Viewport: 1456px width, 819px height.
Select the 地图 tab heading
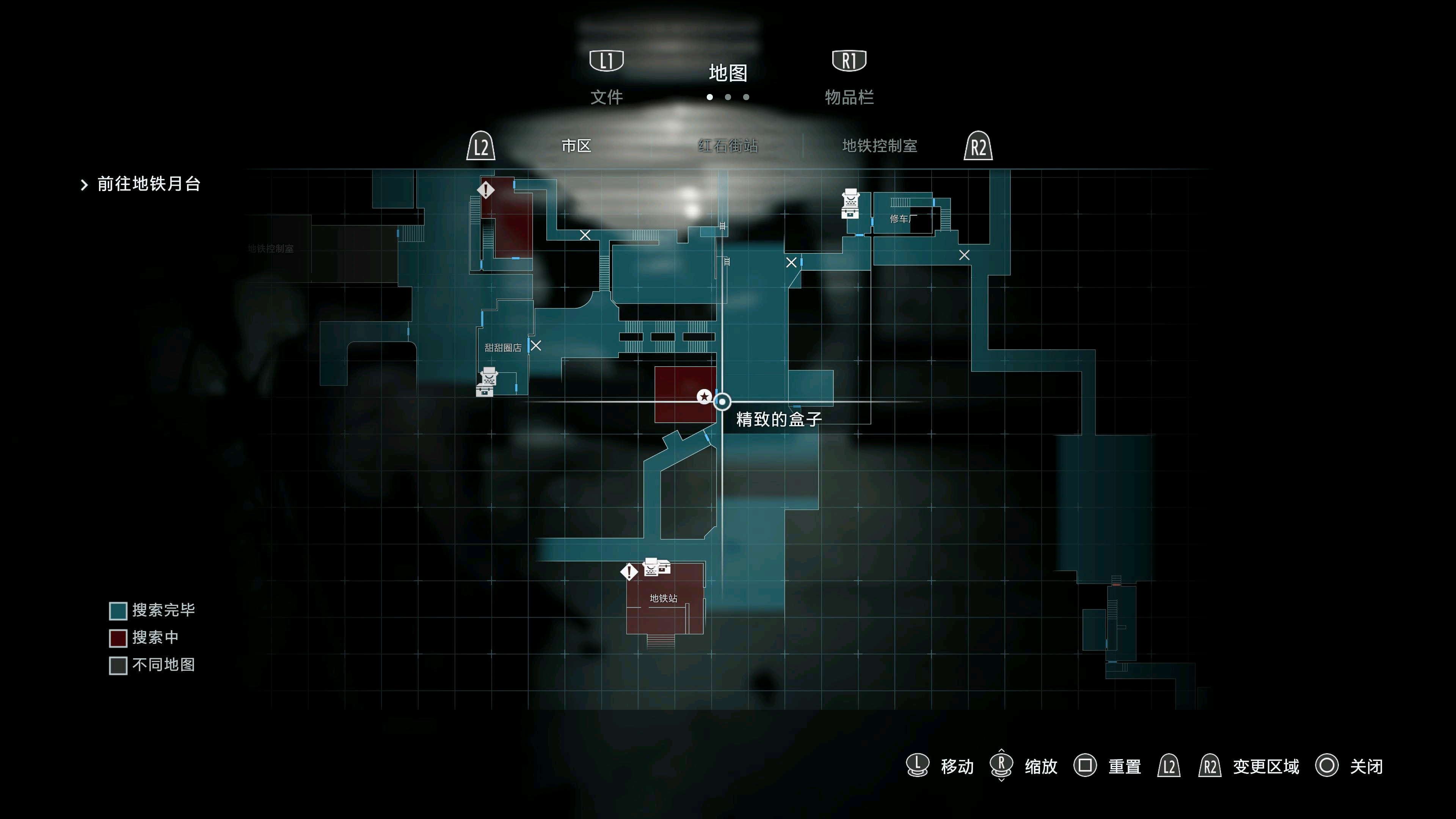tap(728, 73)
